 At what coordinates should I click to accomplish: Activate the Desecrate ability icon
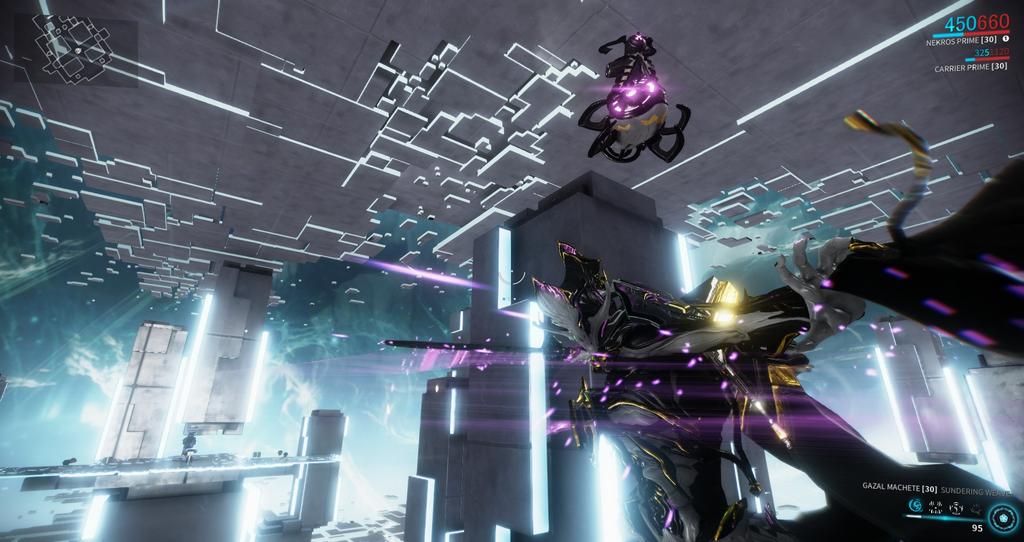coord(954,508)
